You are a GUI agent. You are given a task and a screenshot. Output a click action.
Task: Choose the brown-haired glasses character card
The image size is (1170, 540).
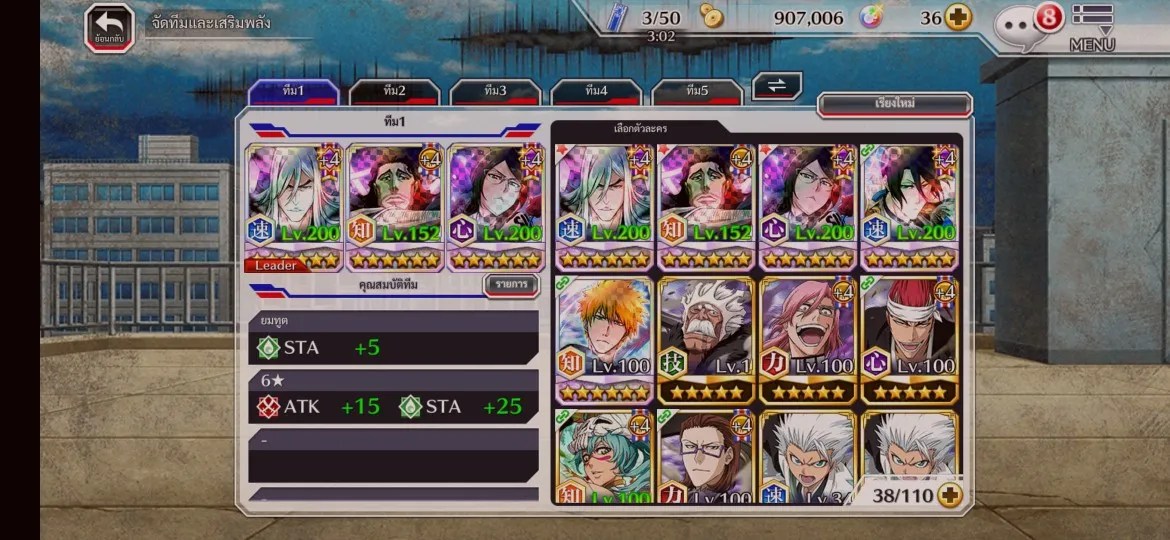click(x=707, y=456)
